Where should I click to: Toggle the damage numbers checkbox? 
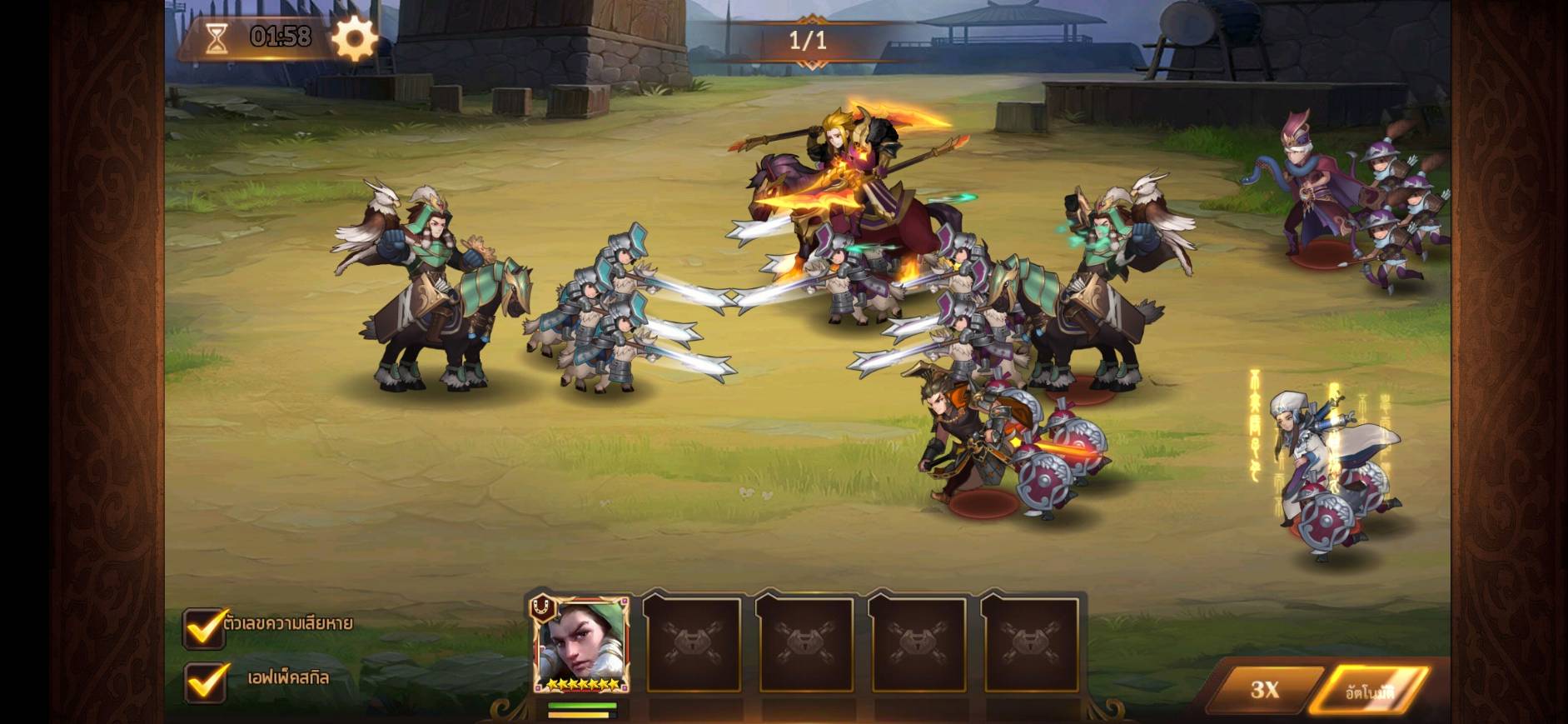205,628
